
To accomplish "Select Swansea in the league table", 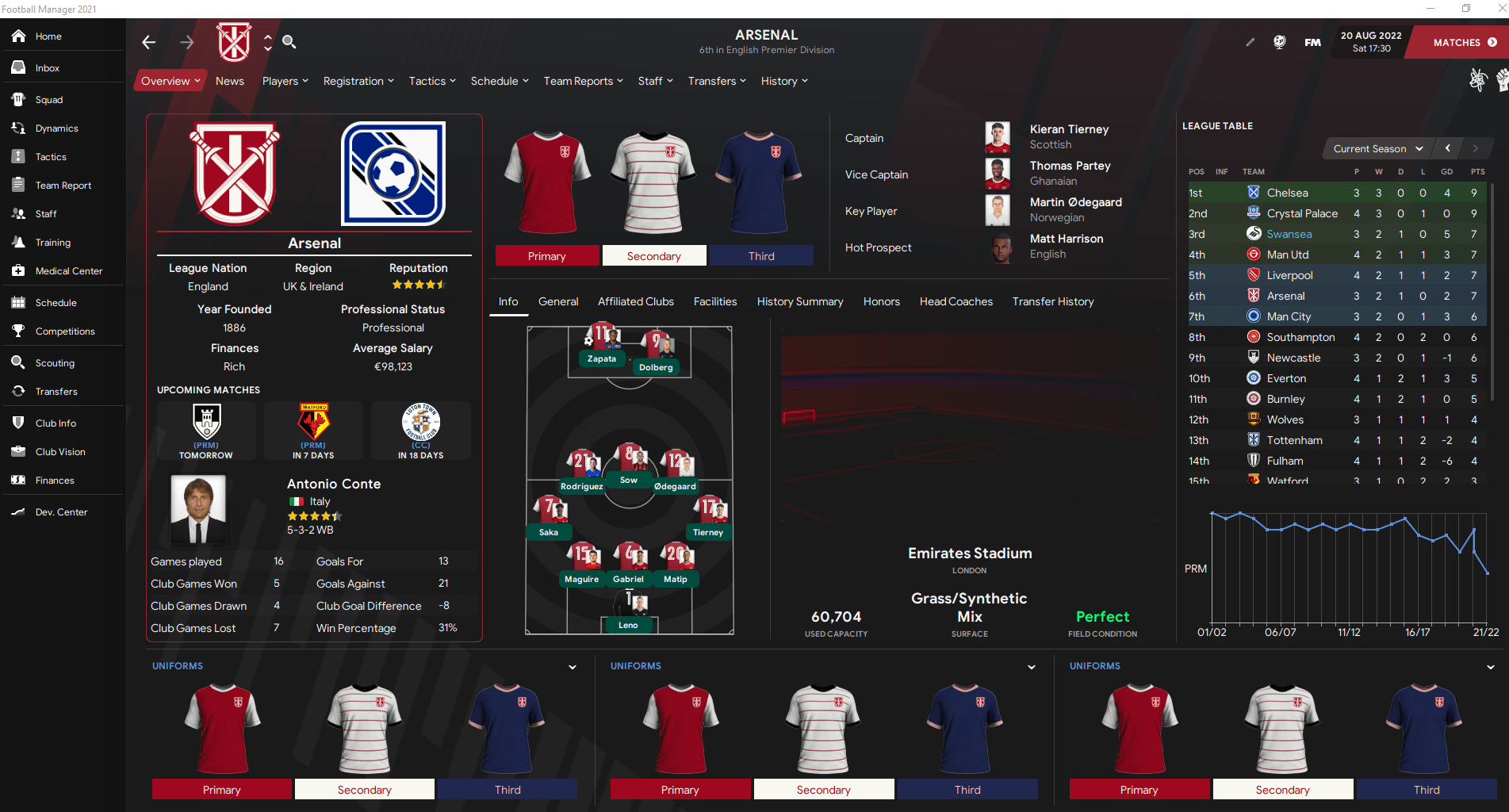I will 1289,234.
